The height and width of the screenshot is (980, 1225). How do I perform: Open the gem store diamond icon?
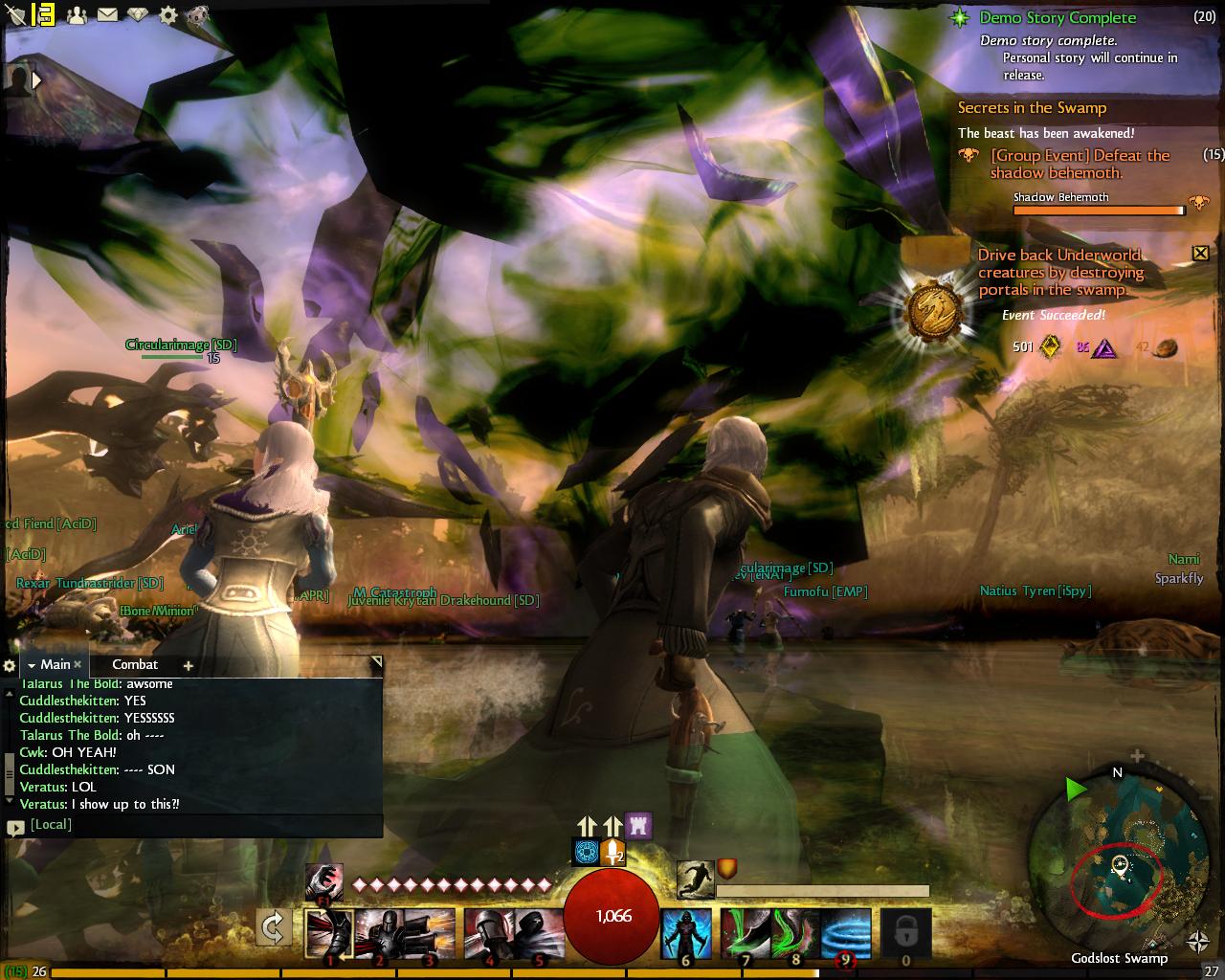137,14
